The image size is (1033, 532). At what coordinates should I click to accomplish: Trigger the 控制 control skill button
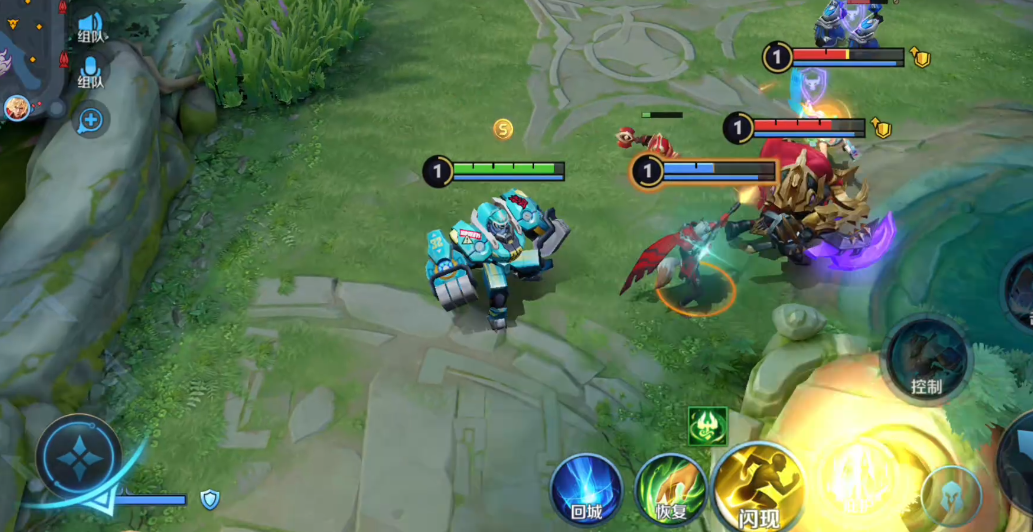[927, 359]
